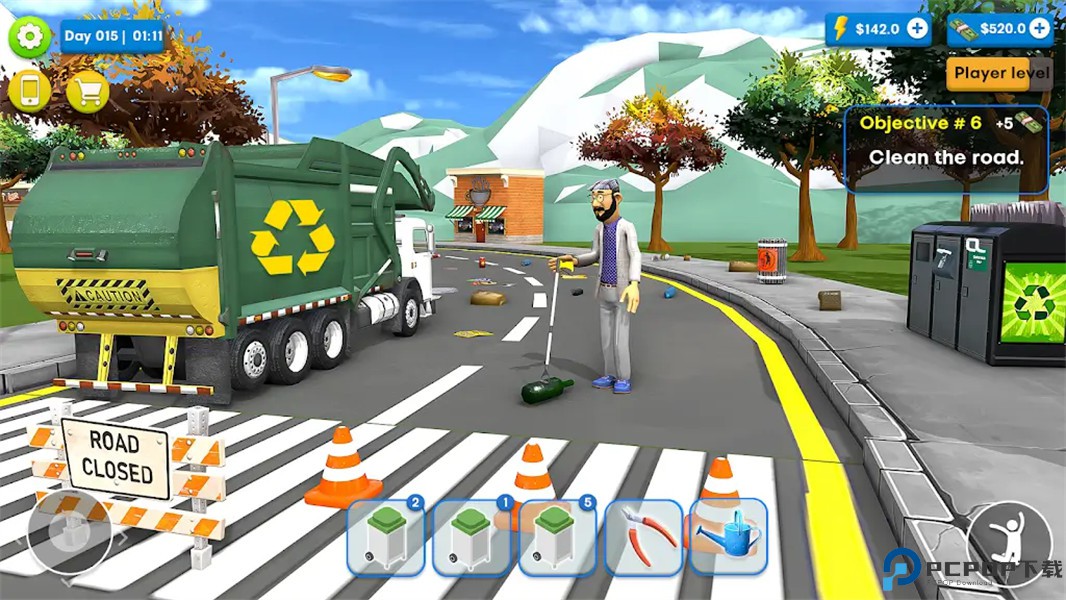Open the settings gear menu
Screen dimensions: 1066x600
pos(30,37)
